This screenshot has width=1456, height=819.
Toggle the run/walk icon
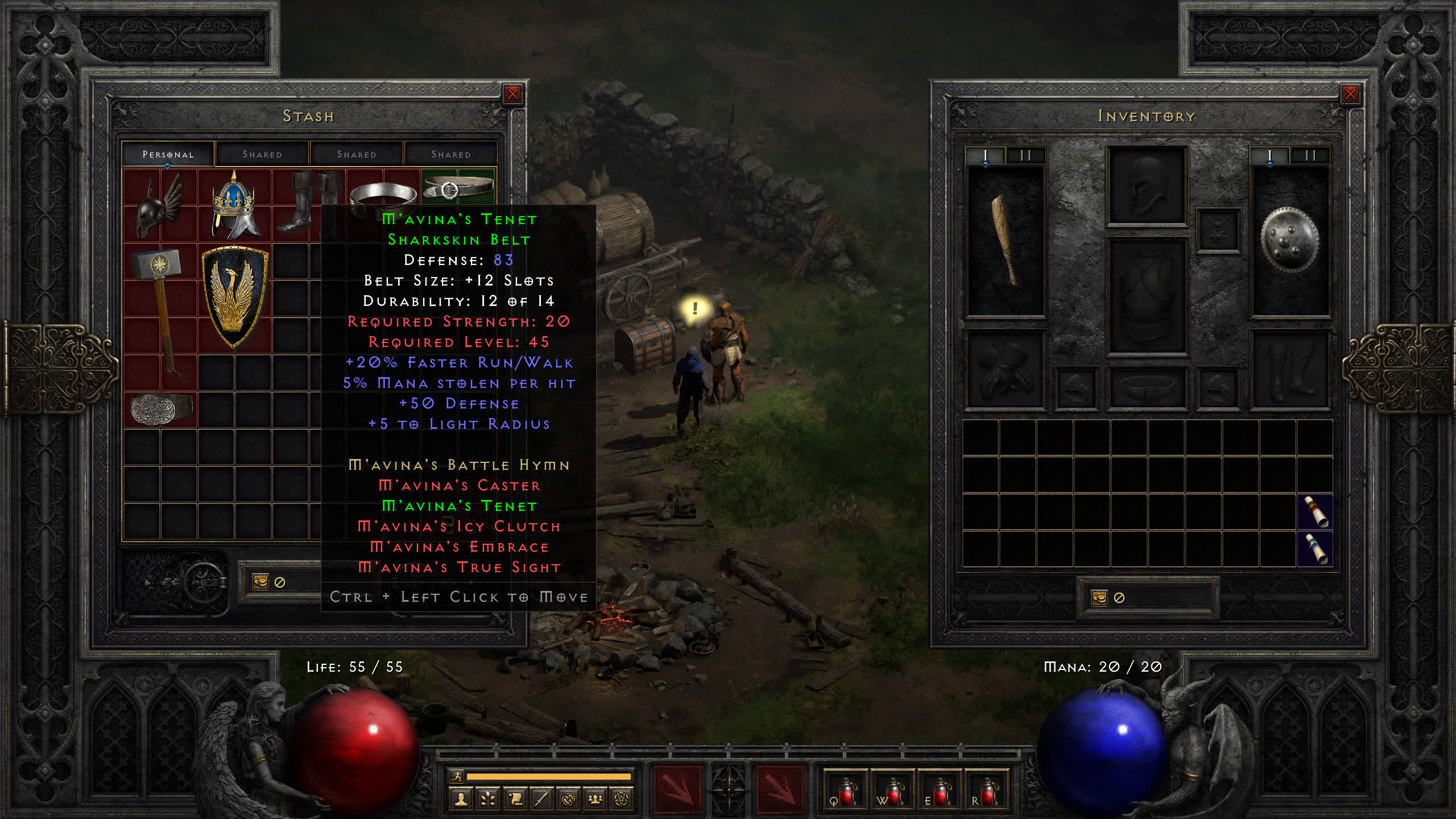[457, 776]
